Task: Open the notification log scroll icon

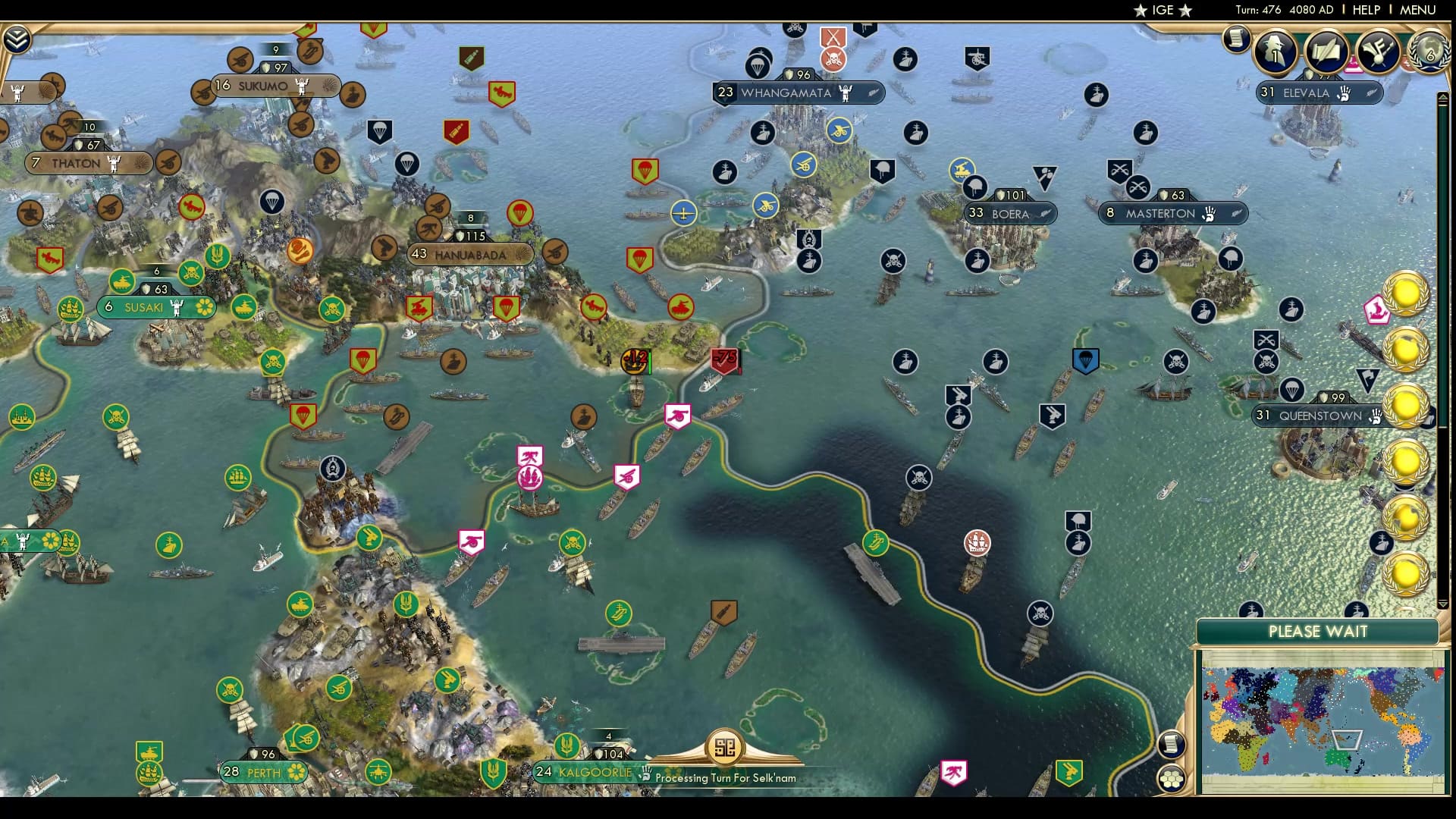Action: coord(1236,40)
